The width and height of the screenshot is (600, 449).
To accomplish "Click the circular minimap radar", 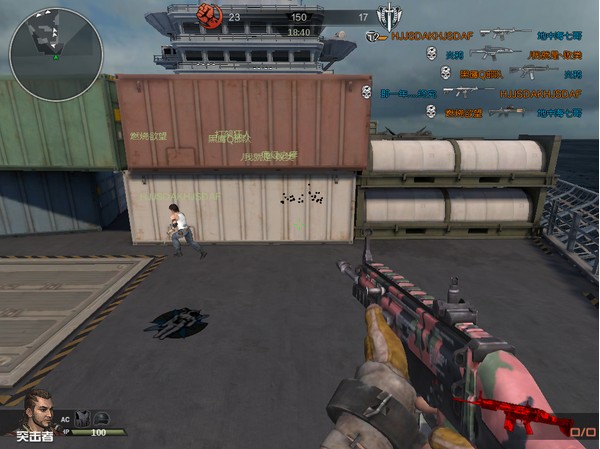I will (x=56, y=55).
